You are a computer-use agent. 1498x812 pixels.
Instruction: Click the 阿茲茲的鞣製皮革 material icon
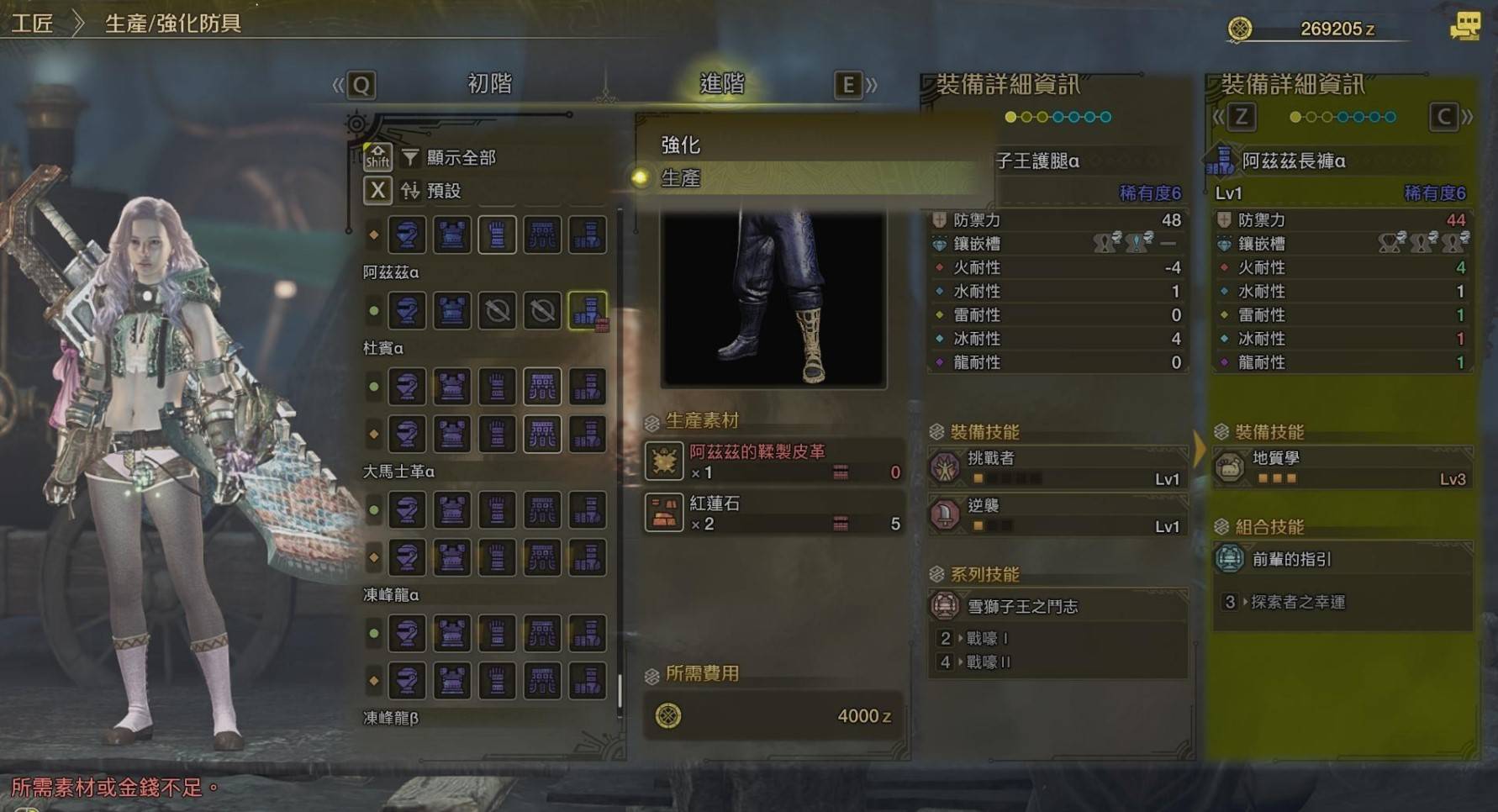[x=664, y=462]
